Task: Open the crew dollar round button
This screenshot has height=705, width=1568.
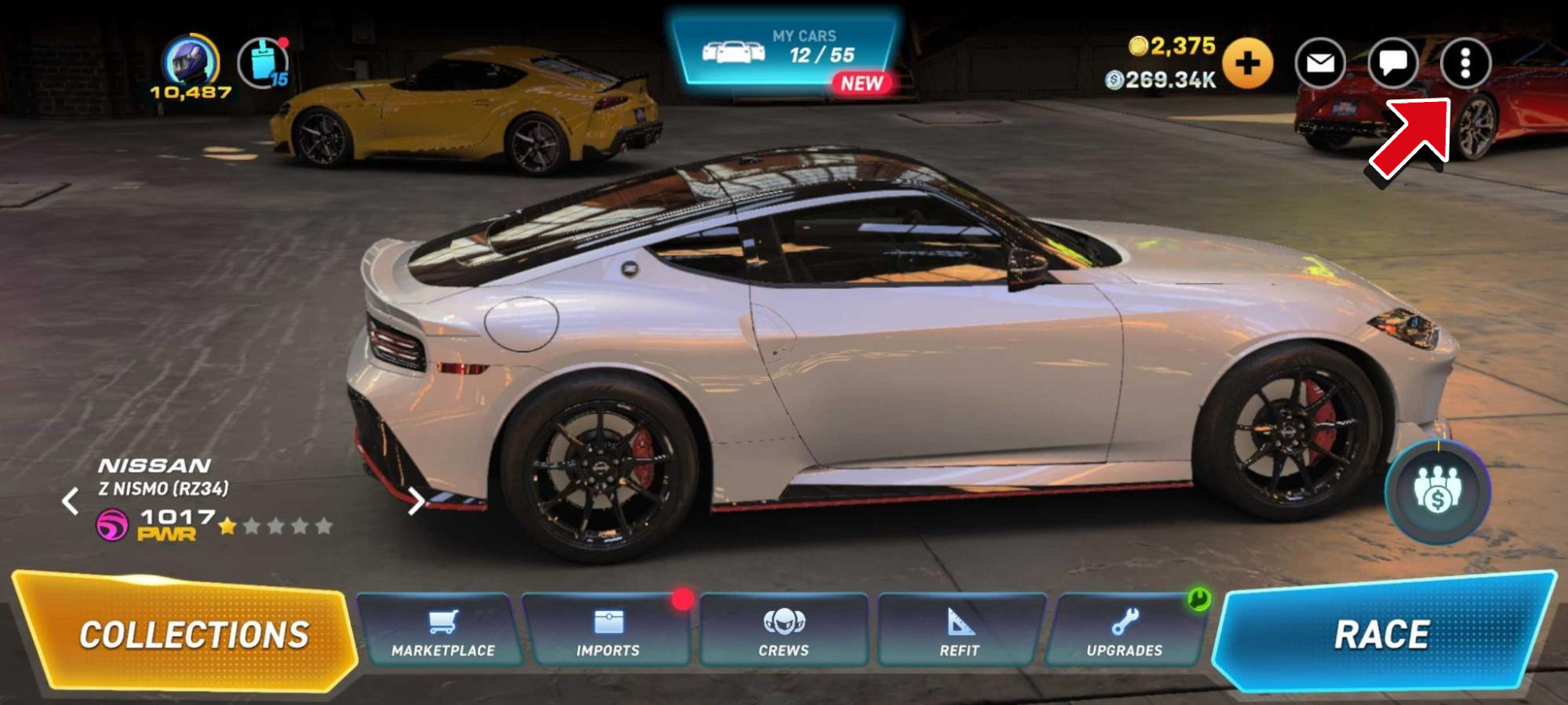Action: pos(1437,492)
